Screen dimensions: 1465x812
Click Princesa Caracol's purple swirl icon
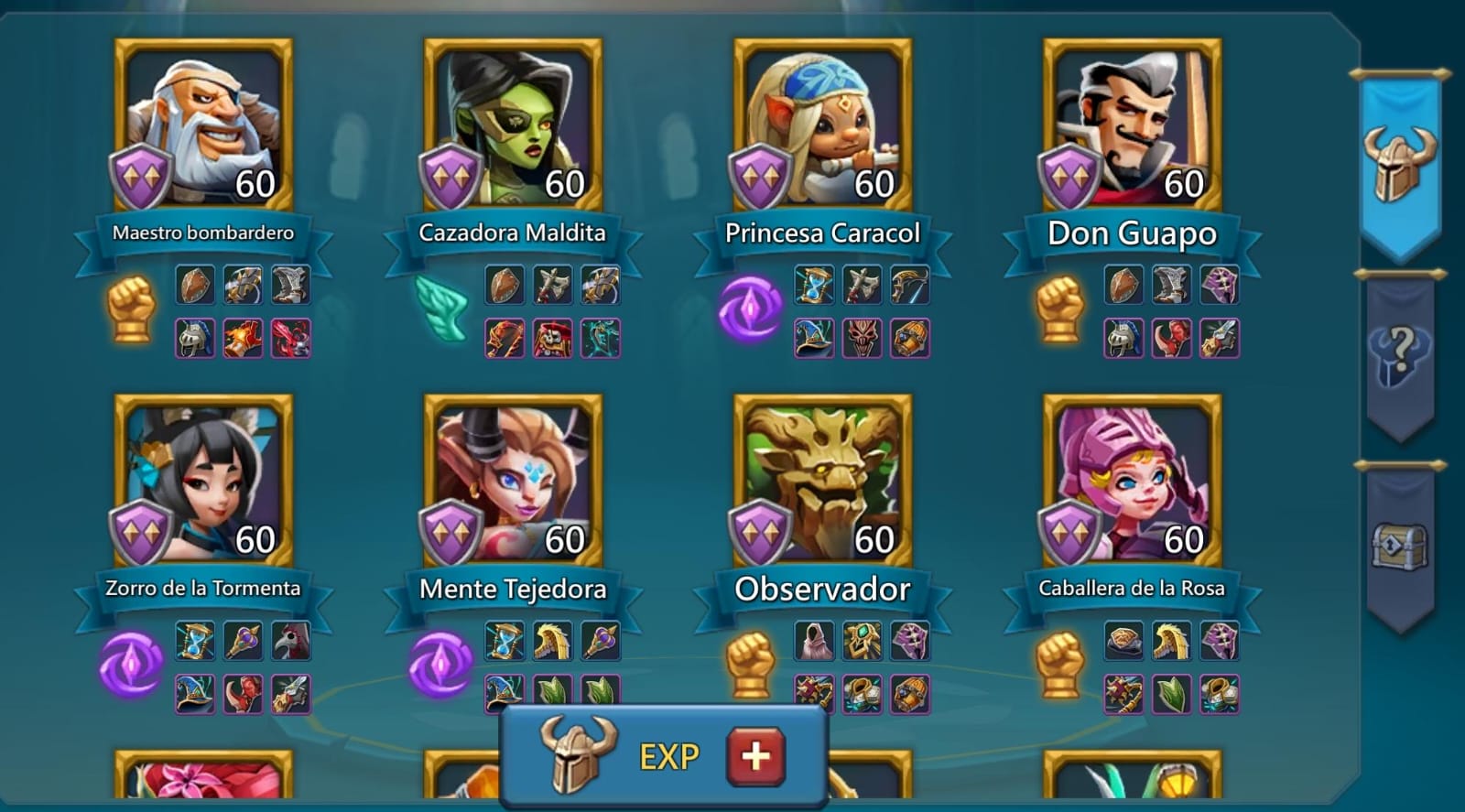point(750,309)
